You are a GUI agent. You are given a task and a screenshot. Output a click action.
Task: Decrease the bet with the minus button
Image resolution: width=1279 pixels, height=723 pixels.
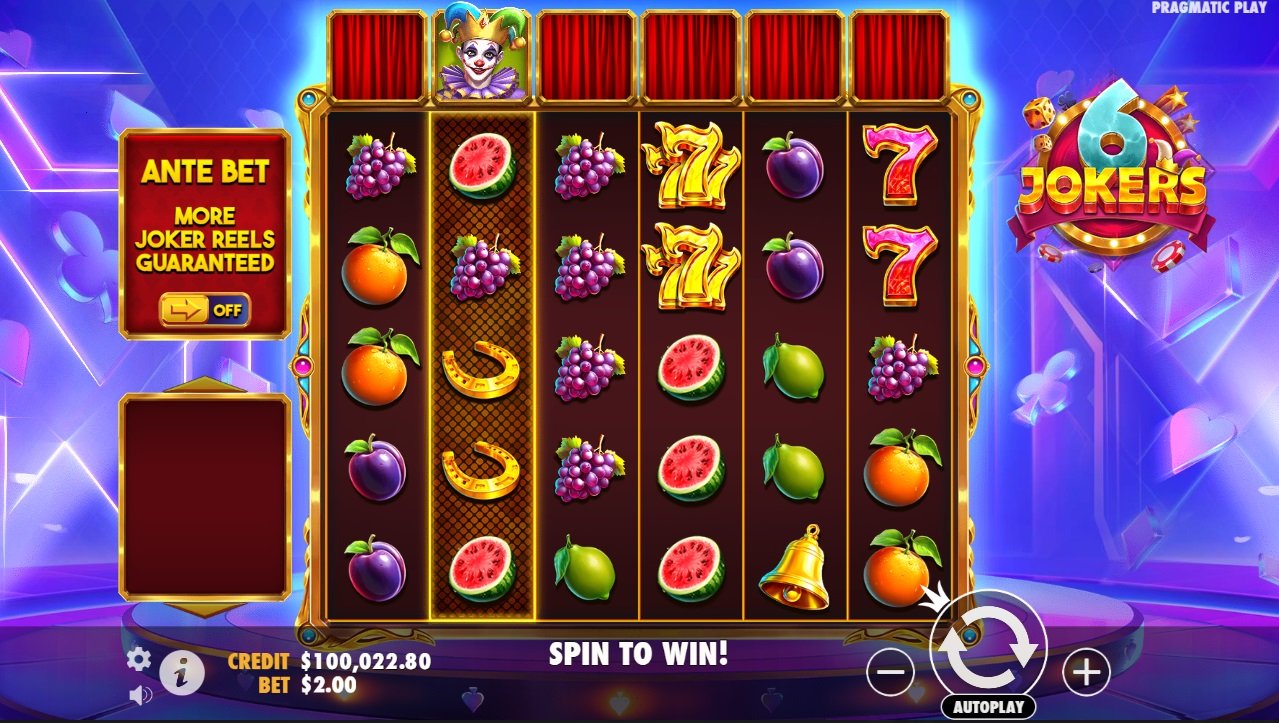tap(890, 672)
